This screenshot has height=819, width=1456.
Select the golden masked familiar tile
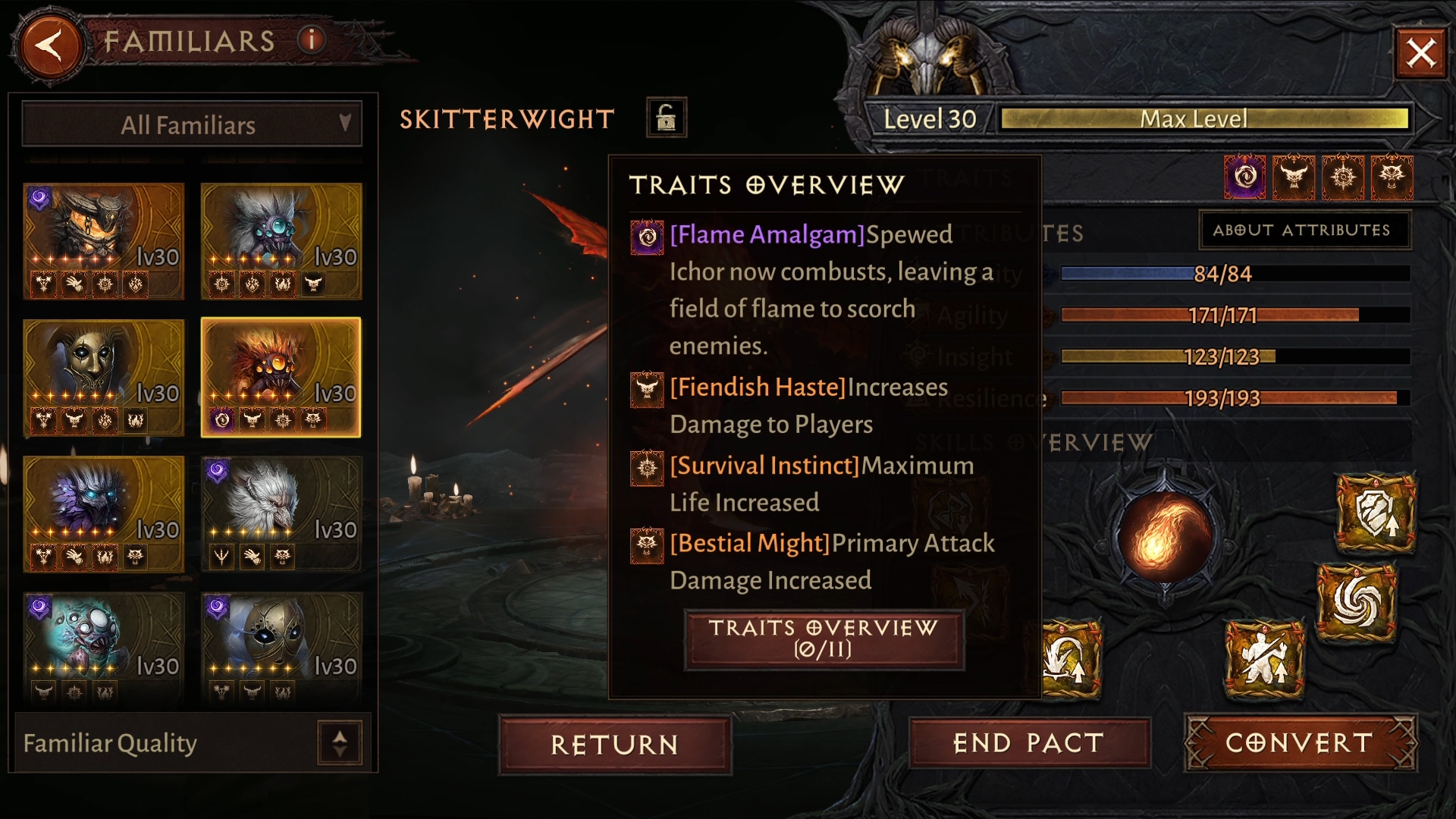pos(104,377)
